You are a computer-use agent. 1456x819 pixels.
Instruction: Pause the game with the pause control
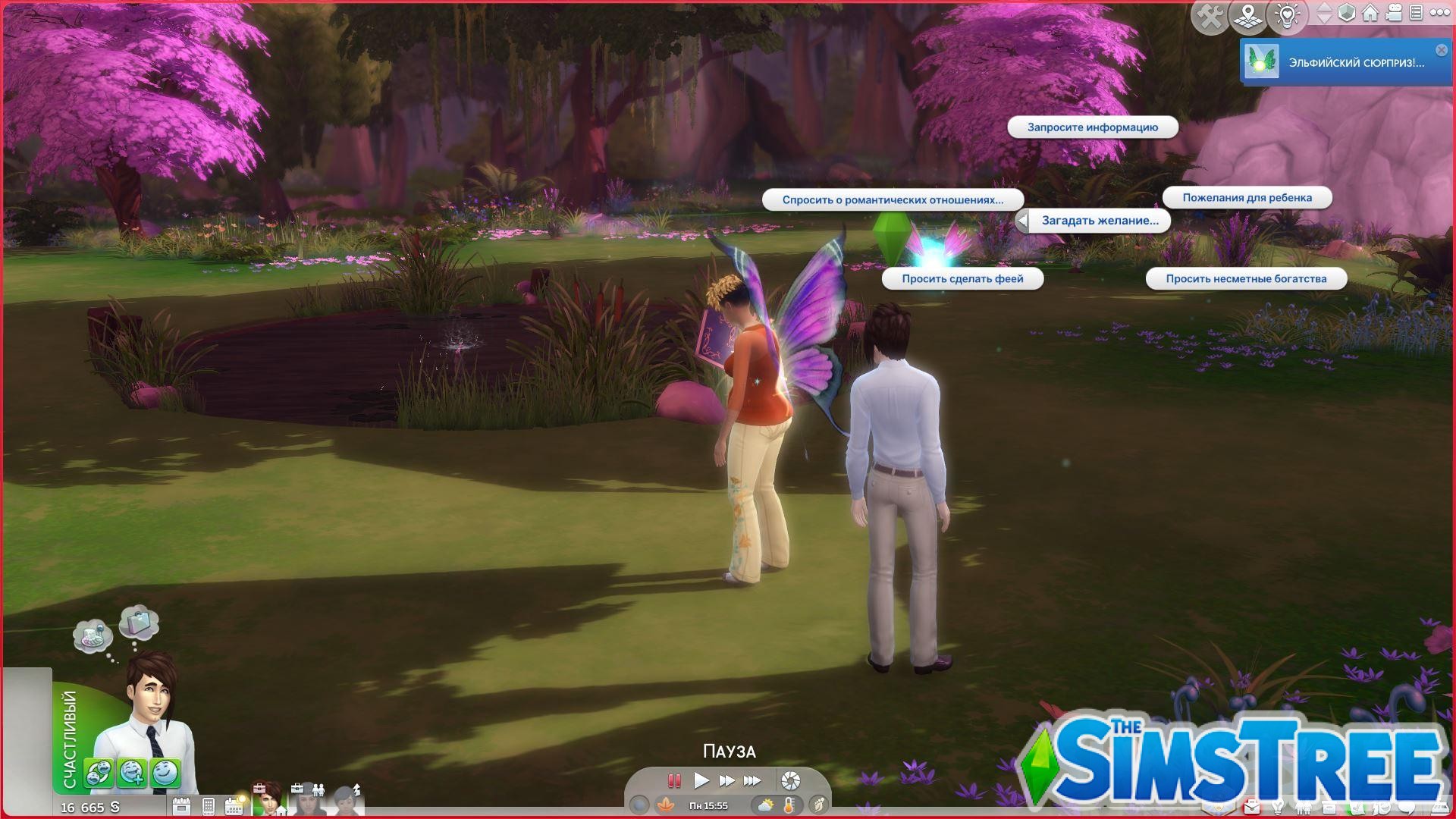click(675, 780)
